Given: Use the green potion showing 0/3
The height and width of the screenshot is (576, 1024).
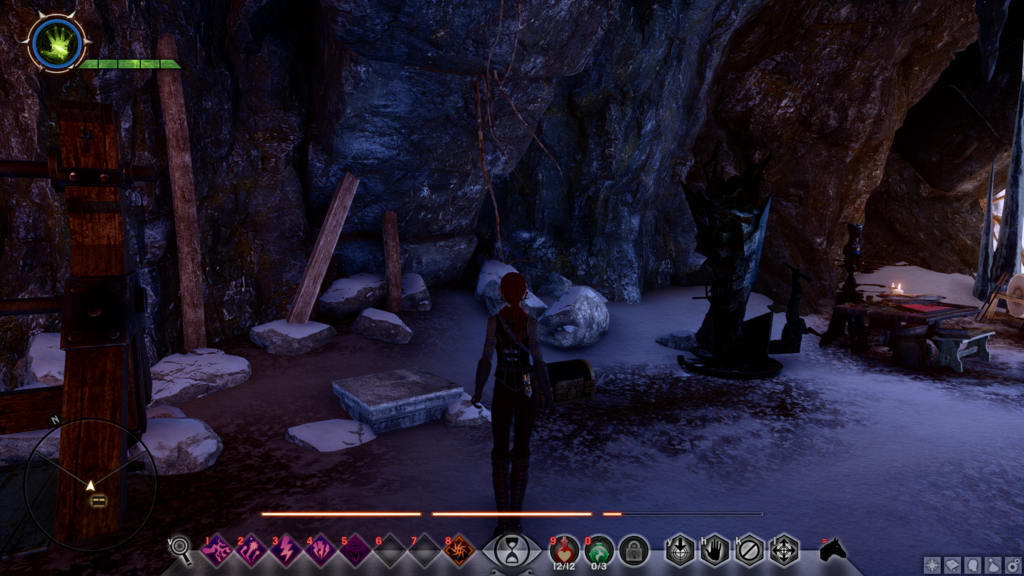Looking at the screenshot, I should 599,549.
